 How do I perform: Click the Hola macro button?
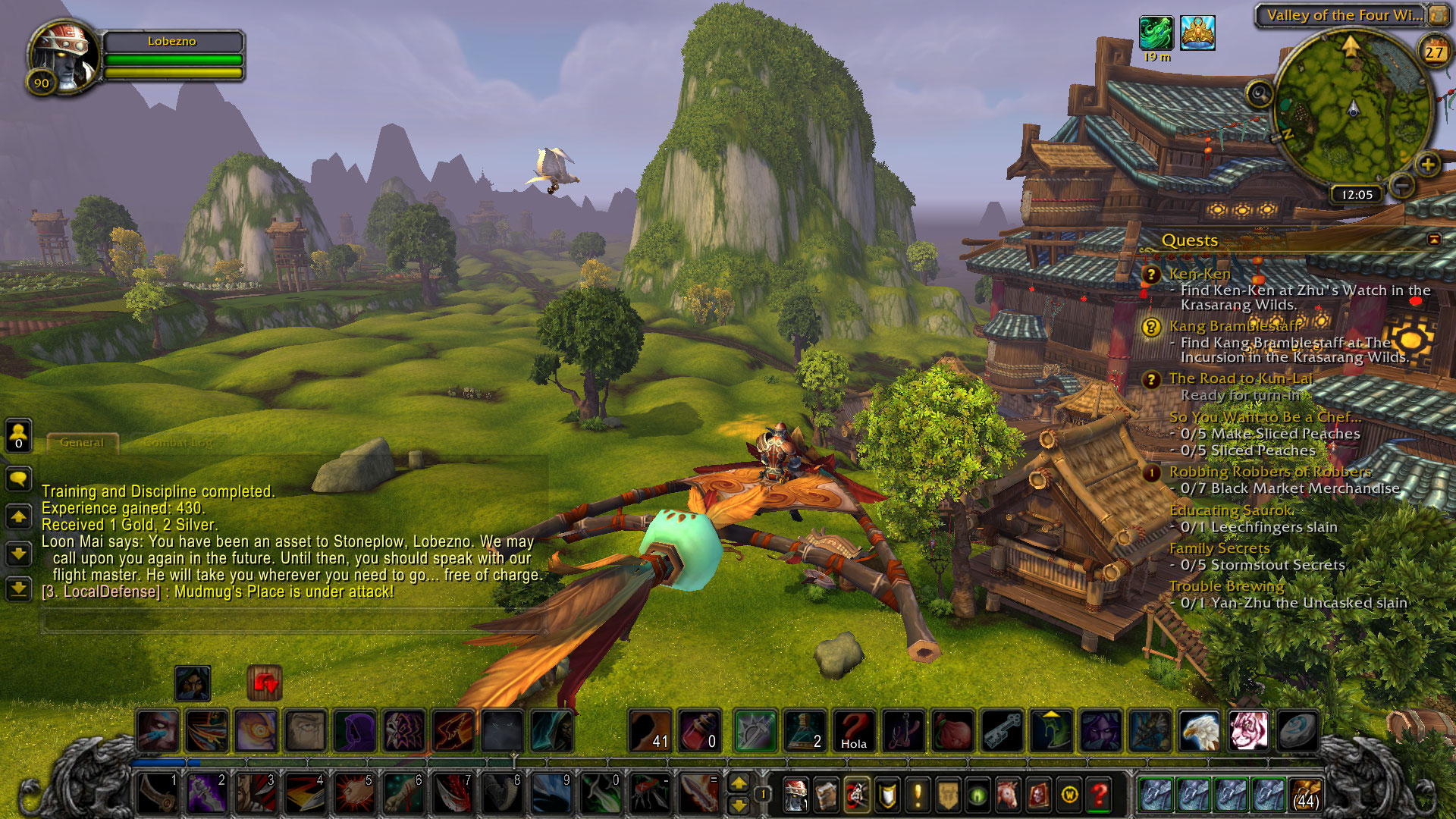coord(854,731)
